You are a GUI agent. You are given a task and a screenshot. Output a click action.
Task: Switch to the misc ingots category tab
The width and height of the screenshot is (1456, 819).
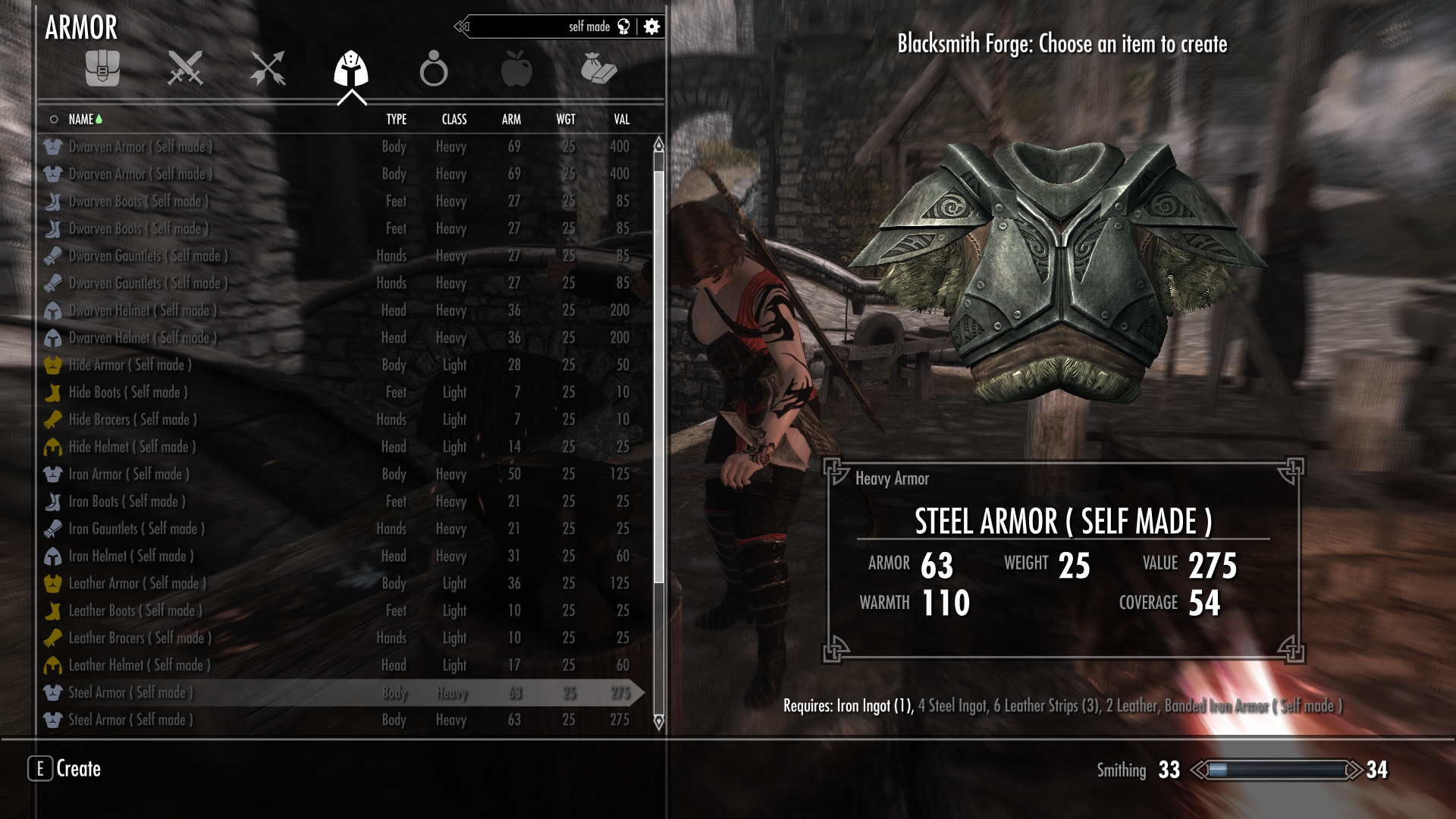[x=599, y=68]
